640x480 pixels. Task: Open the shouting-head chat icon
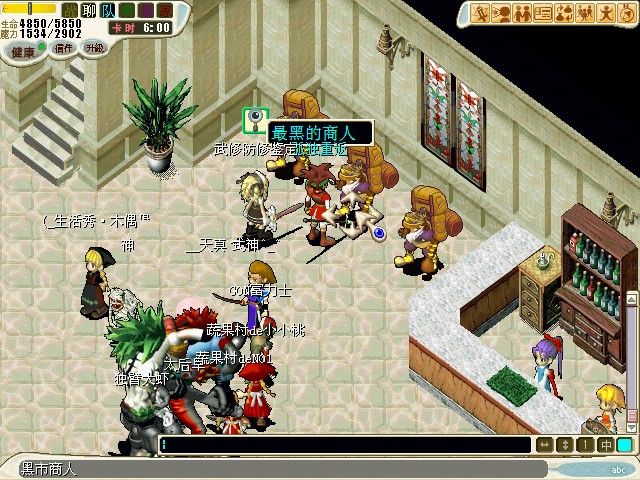(x=502, y=13)
